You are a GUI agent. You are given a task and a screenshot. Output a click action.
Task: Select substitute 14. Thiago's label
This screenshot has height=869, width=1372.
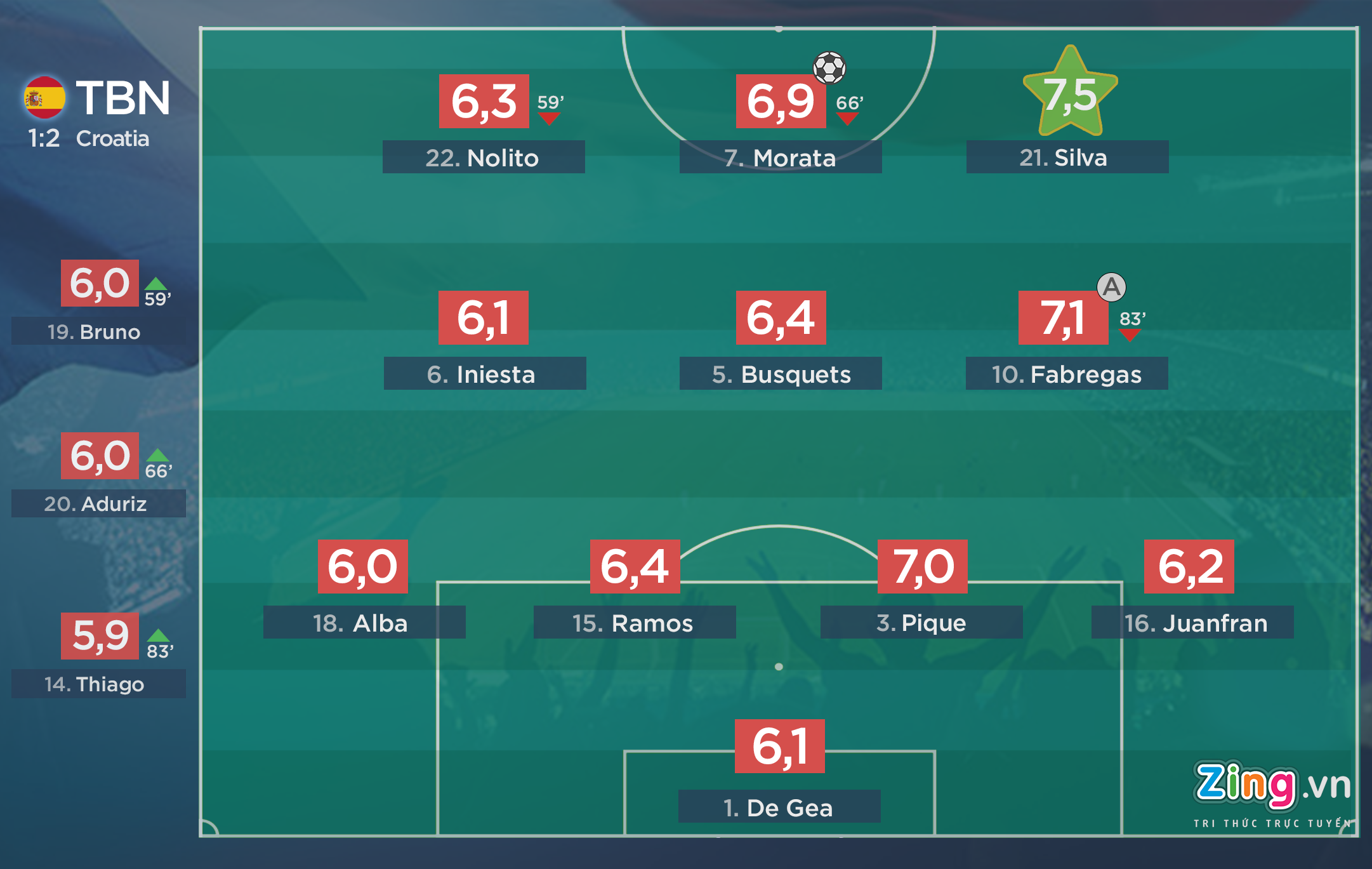pos(98,684)
